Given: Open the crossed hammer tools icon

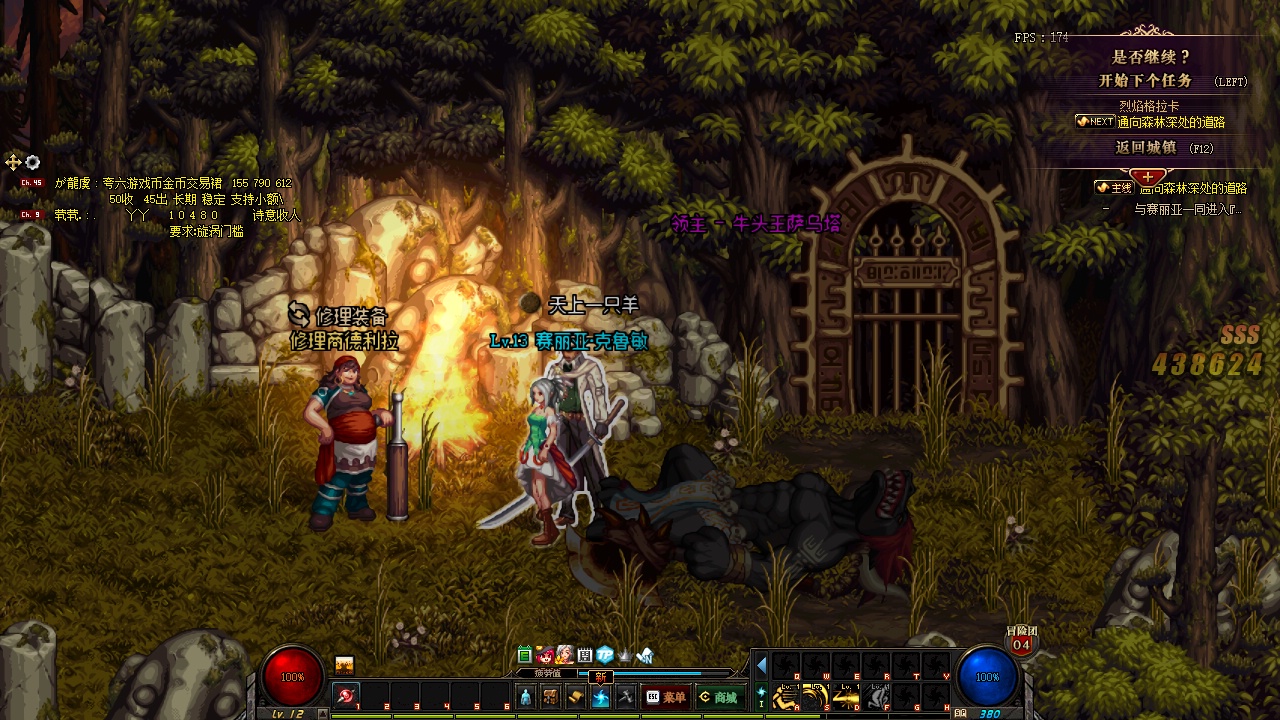Looking at the screenshot, I should pyautogui.click(x=626, y=697).
